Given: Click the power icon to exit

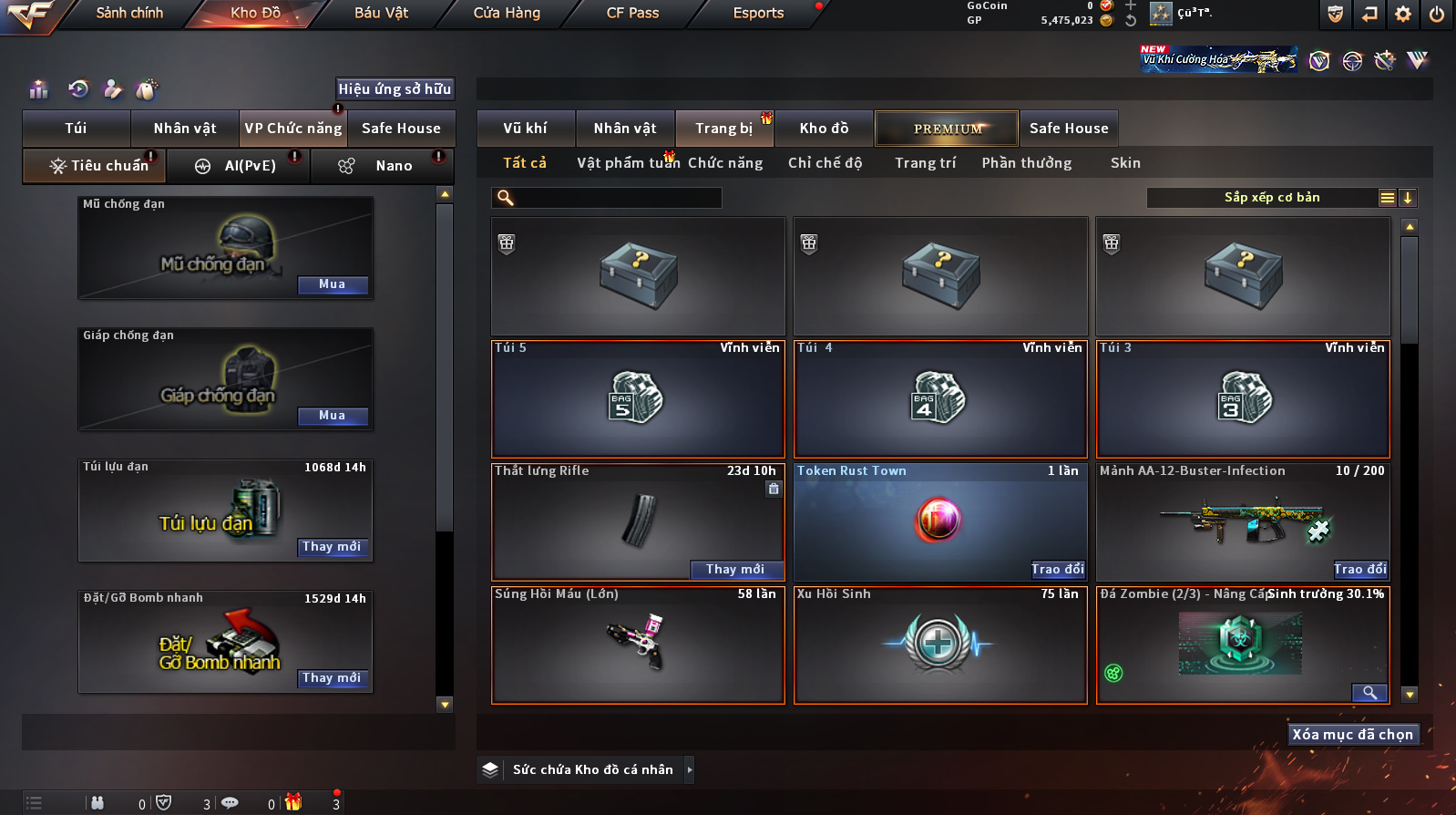Looking at the screenshot, I should (x=1437, y=14).
